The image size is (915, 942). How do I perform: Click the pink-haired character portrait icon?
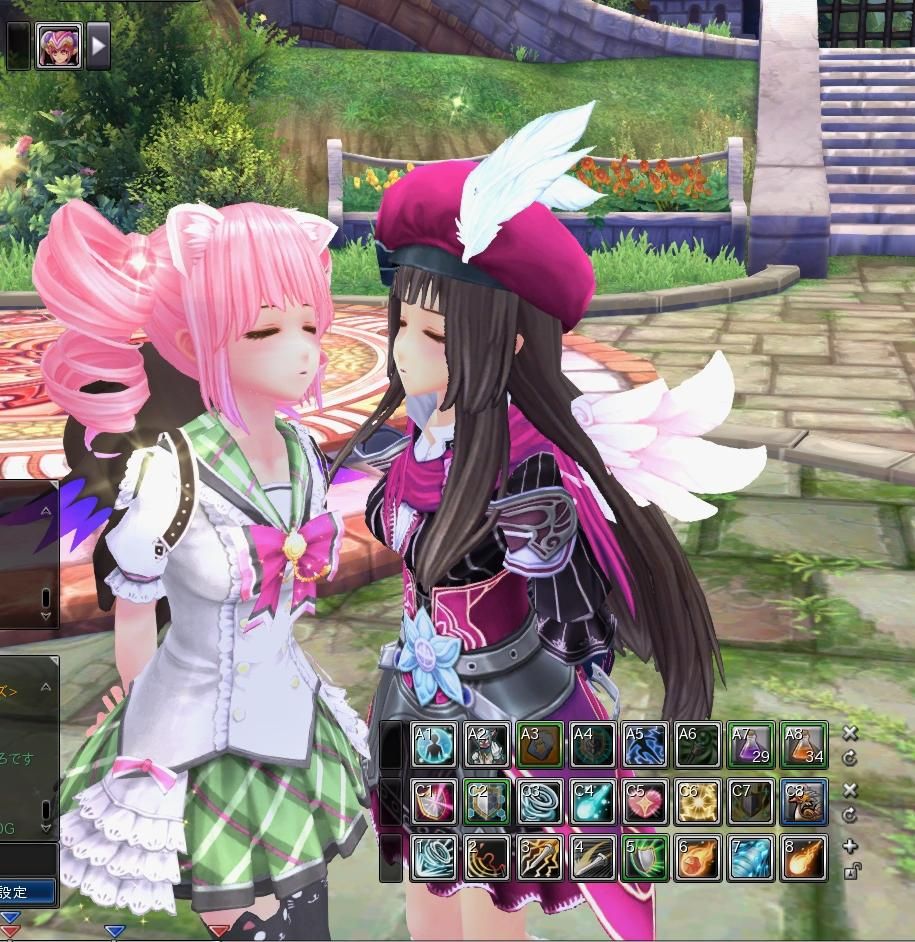[59, 45]
